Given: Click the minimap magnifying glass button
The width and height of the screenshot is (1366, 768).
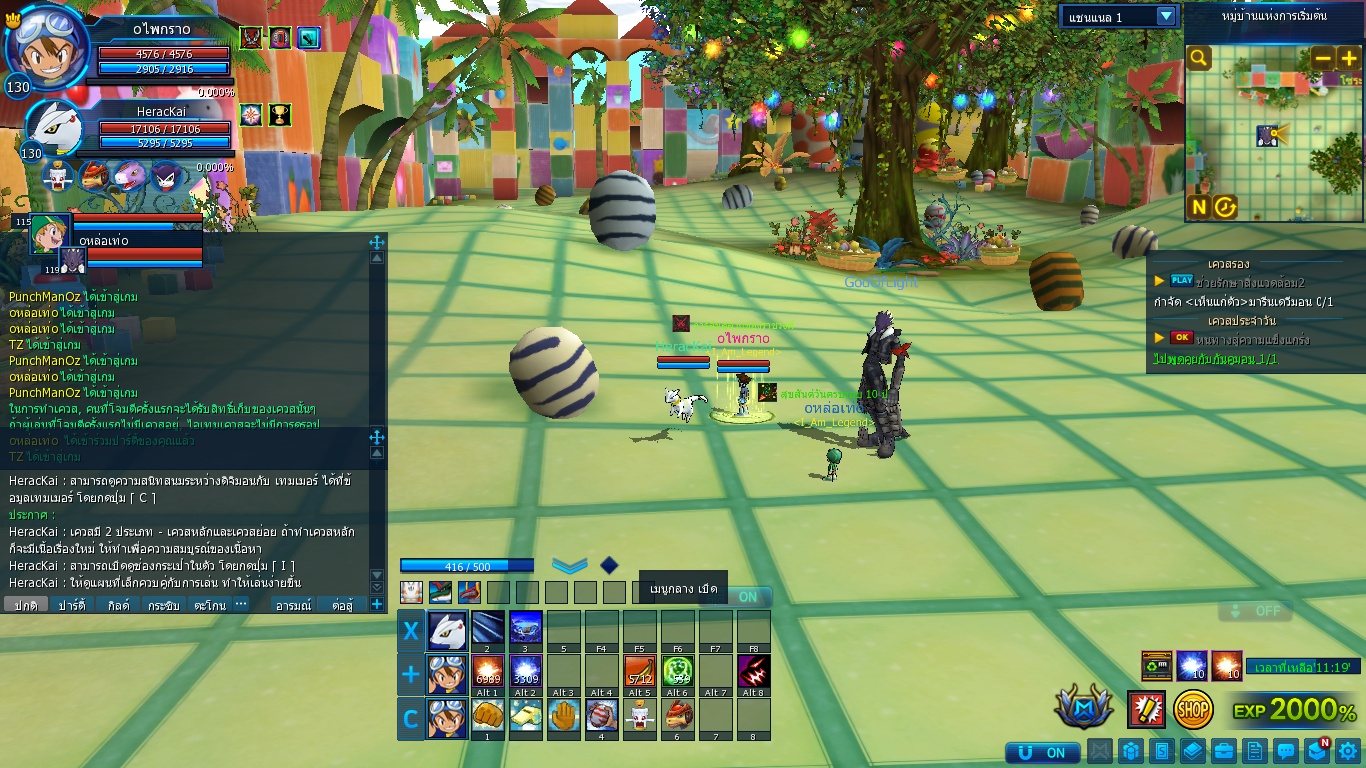Looking at the screenshot, I should [x=1199, y=59].
